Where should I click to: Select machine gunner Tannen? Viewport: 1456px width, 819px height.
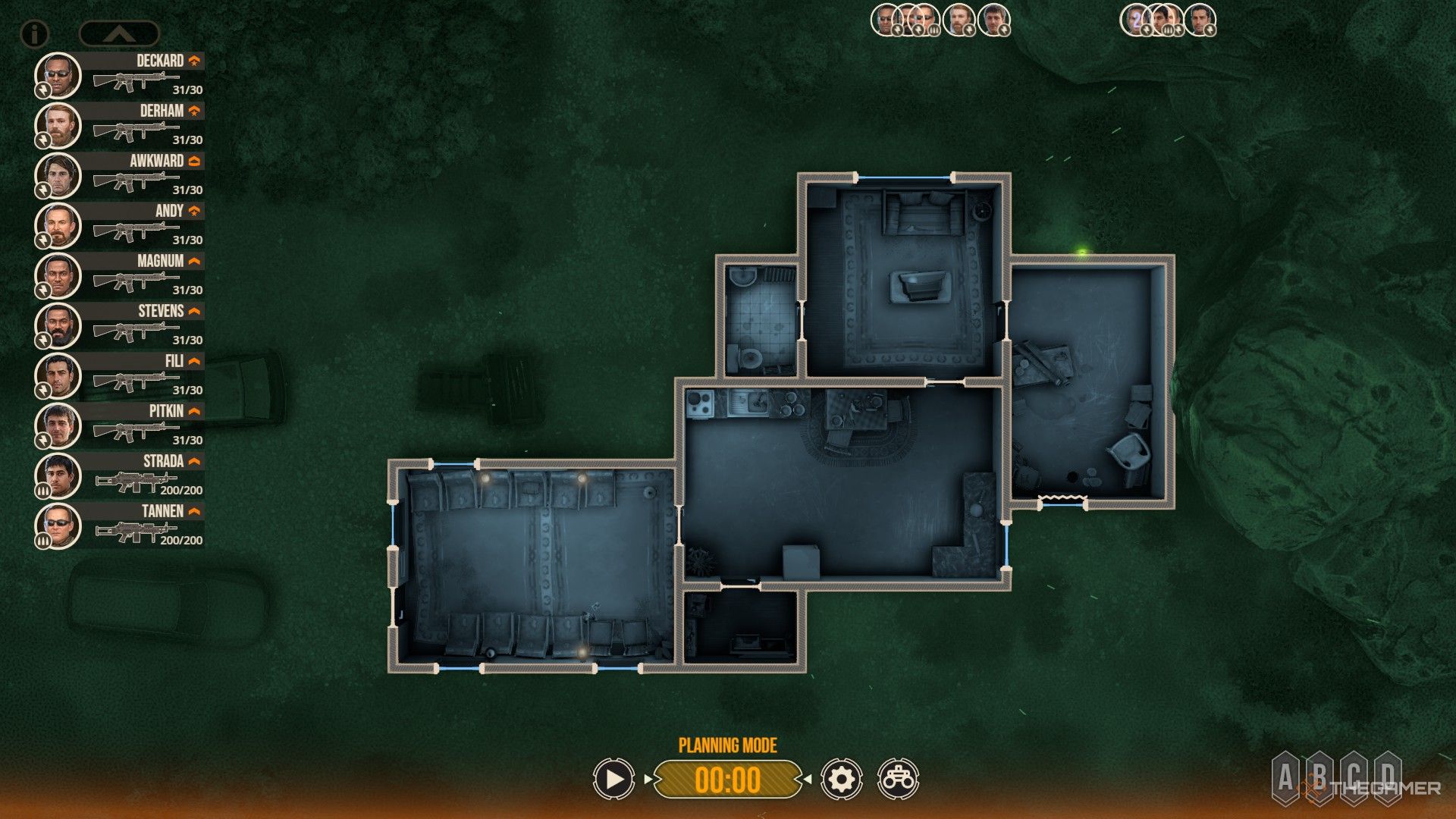coord(120,526)
